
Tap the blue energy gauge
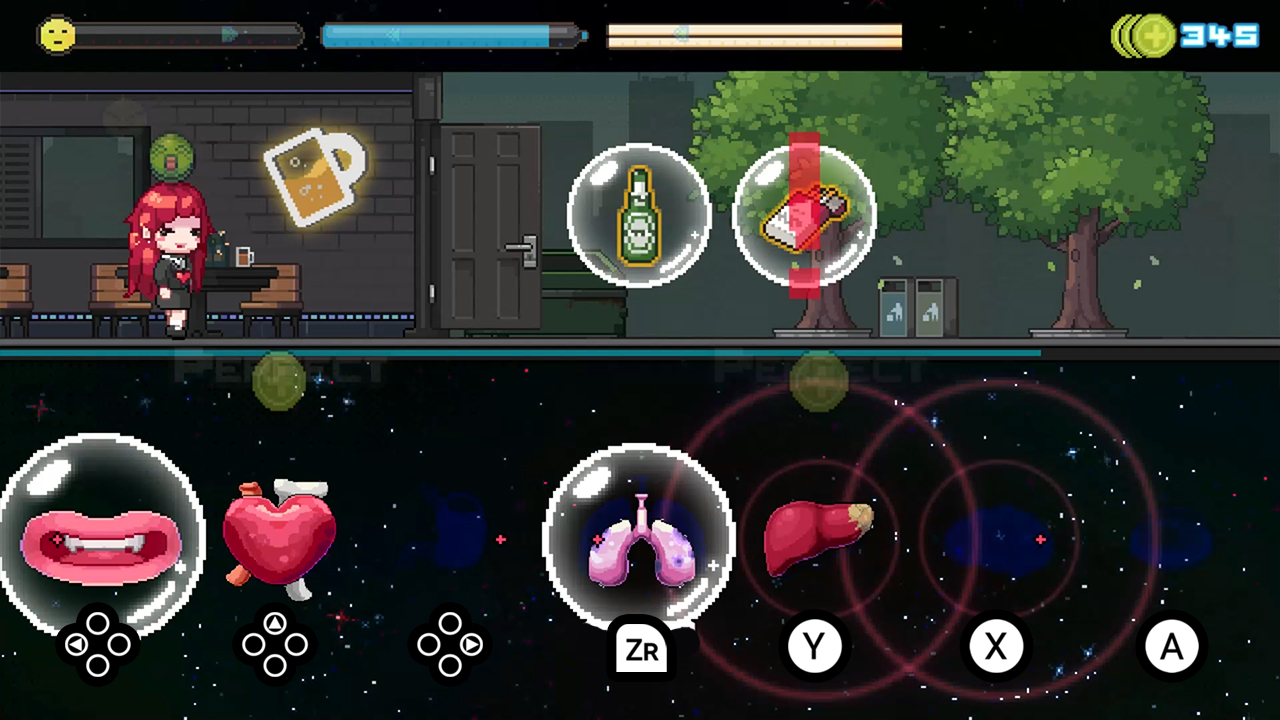[450, 36]
